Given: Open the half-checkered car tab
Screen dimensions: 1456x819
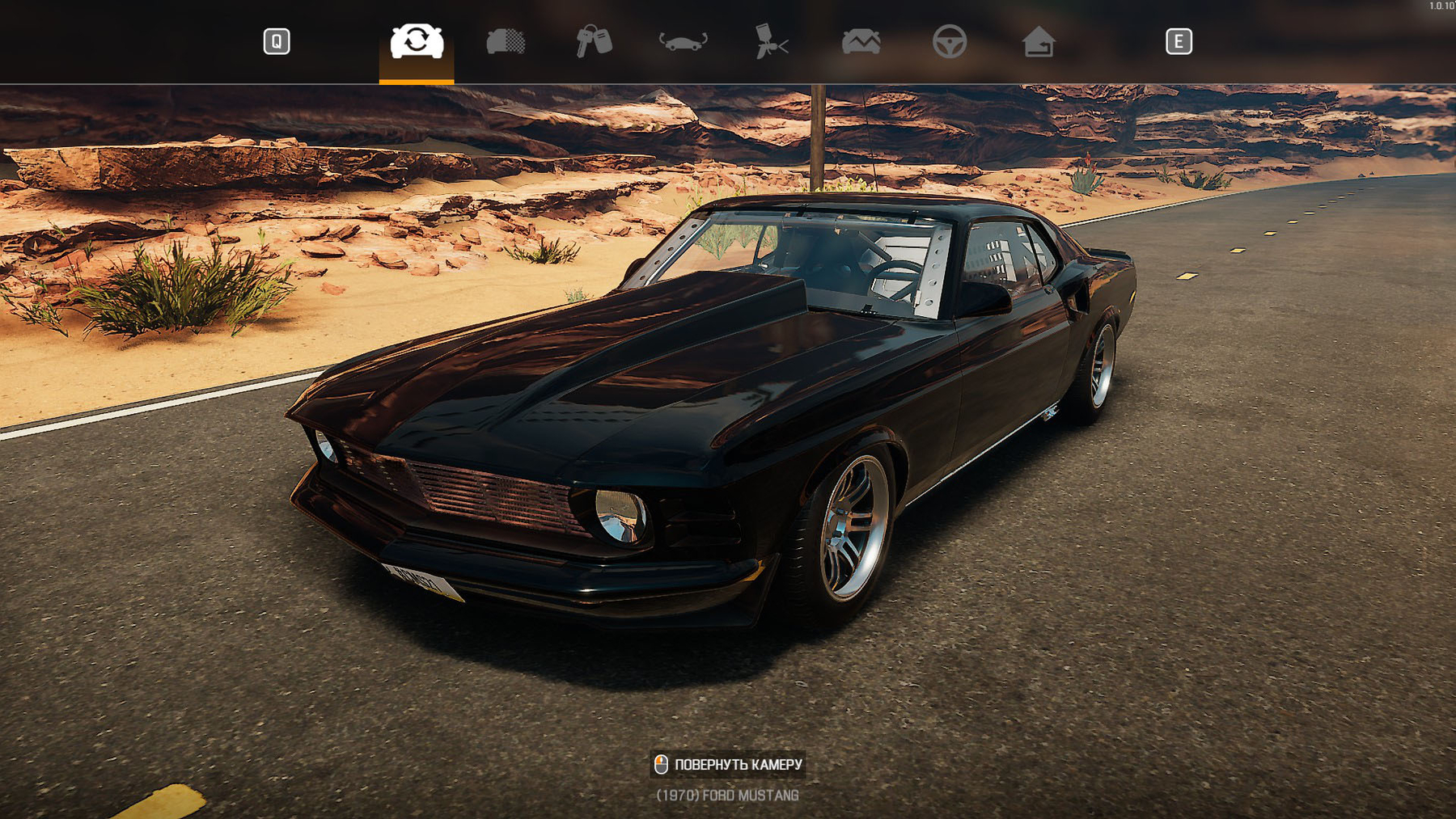Looking at the screenshot, I should pyautogui.click(x=506, y=41).
